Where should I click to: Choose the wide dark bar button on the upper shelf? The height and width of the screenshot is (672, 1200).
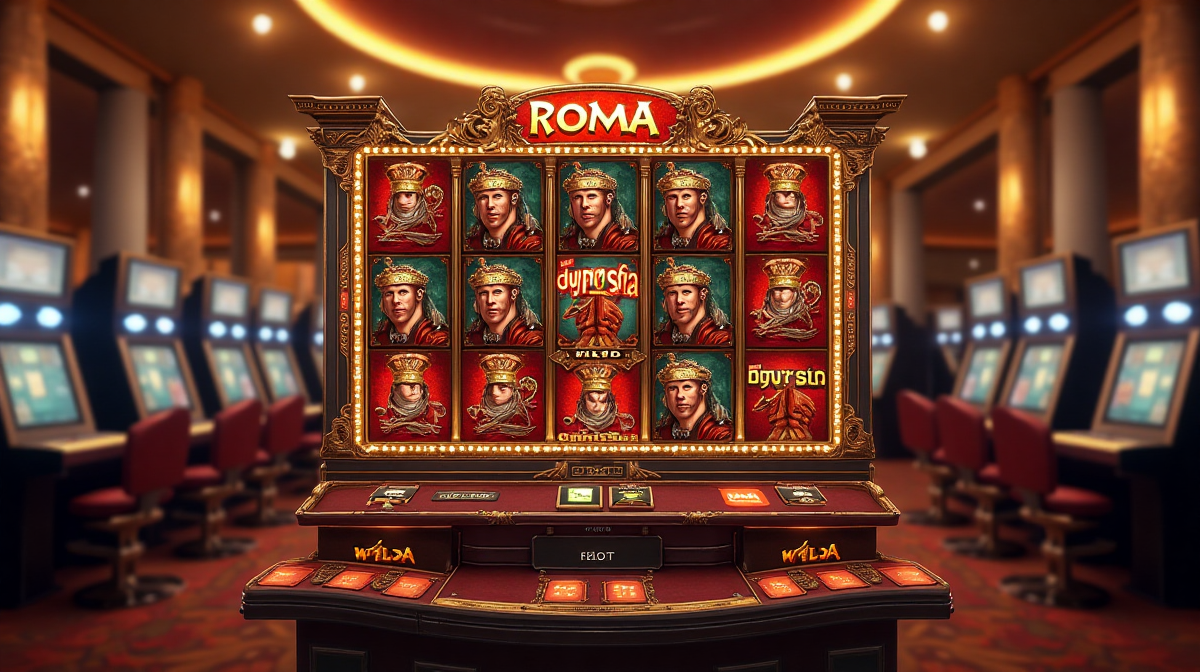pyautogui.click(x=464, y=495)
